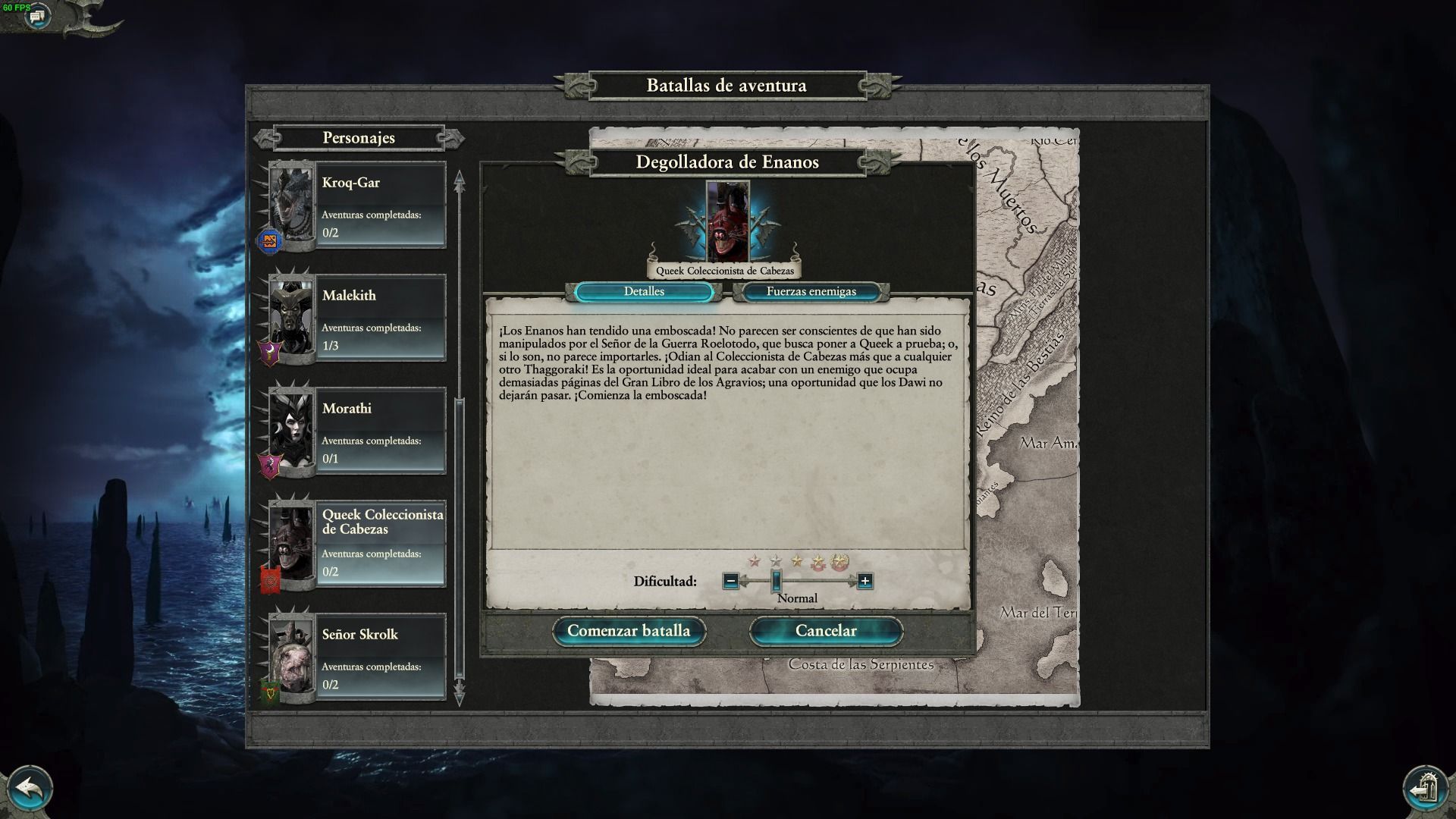Image resolution: width=1456 pixels, height=819 pixels.
Task: Switch to the Fuerzas enemigas tab
Action: click(811, 292)
